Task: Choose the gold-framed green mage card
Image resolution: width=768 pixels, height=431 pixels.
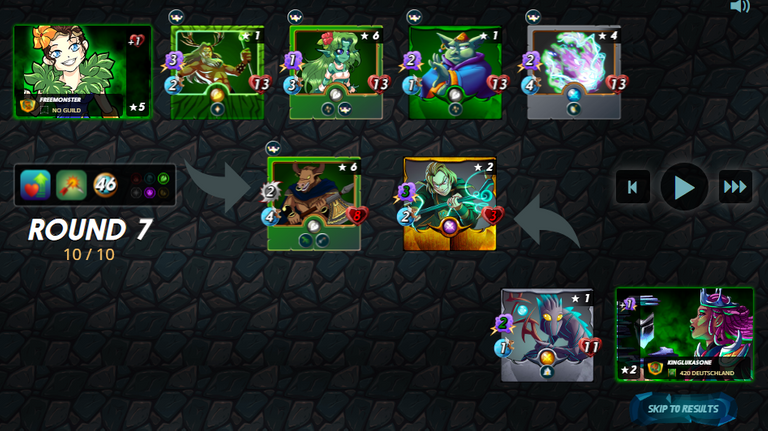Action: coord(450,204)
